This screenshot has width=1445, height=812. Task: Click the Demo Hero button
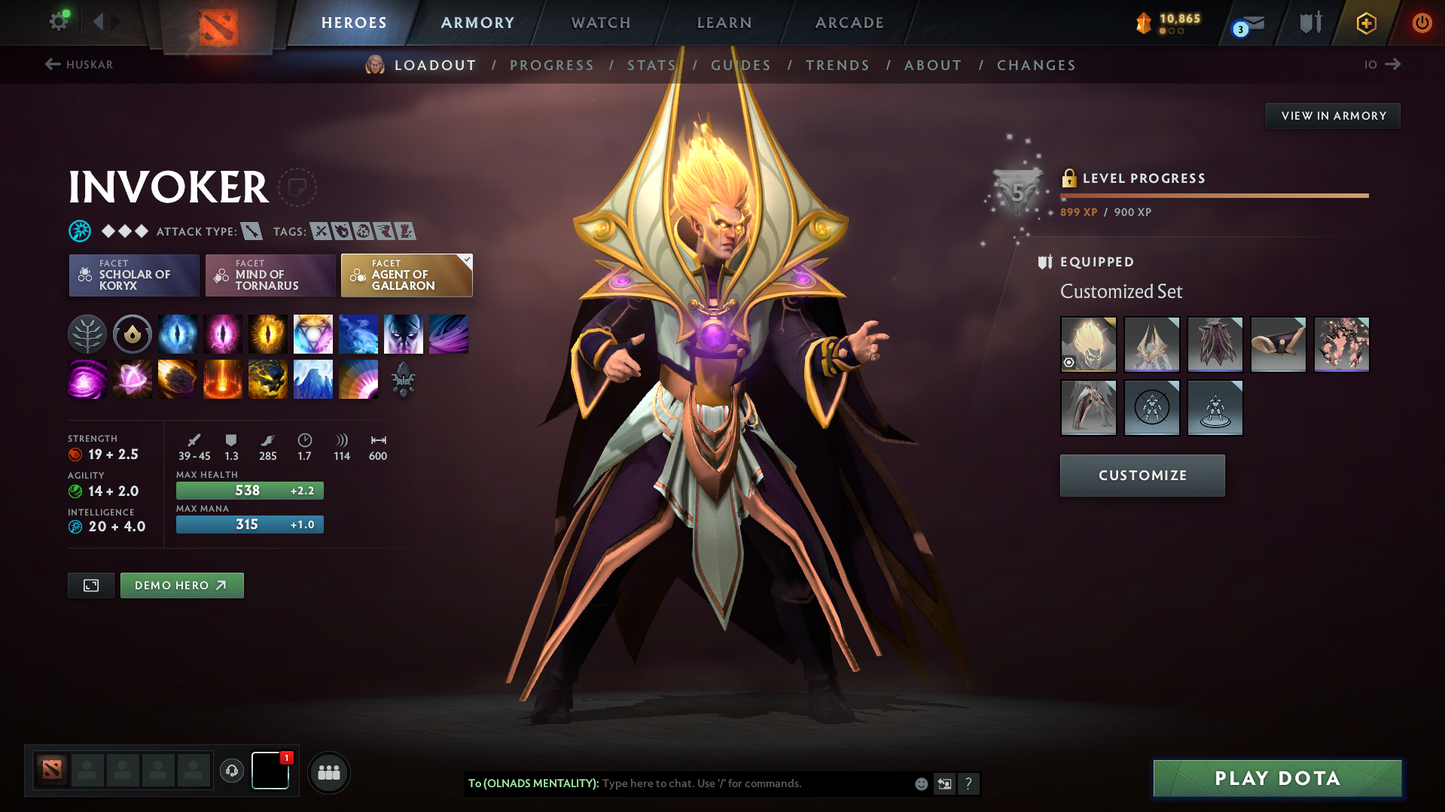[x=181, y=585]
